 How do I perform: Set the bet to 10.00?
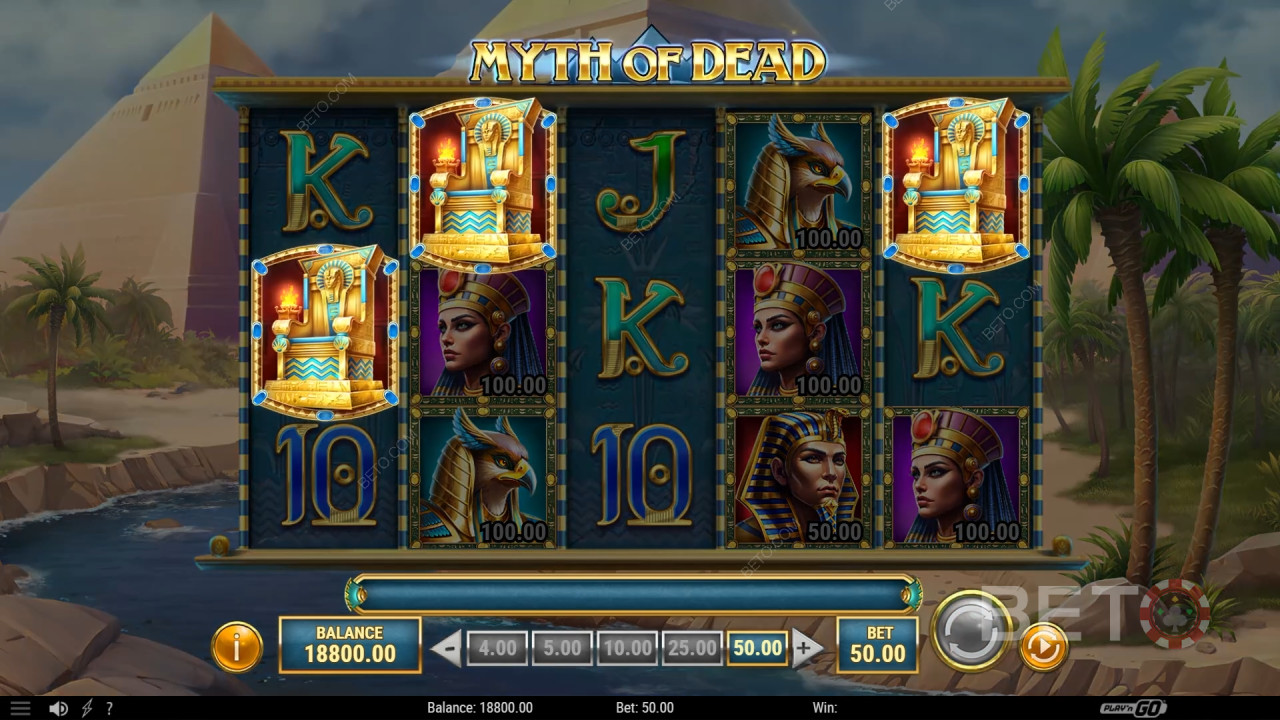coord(627,648)
